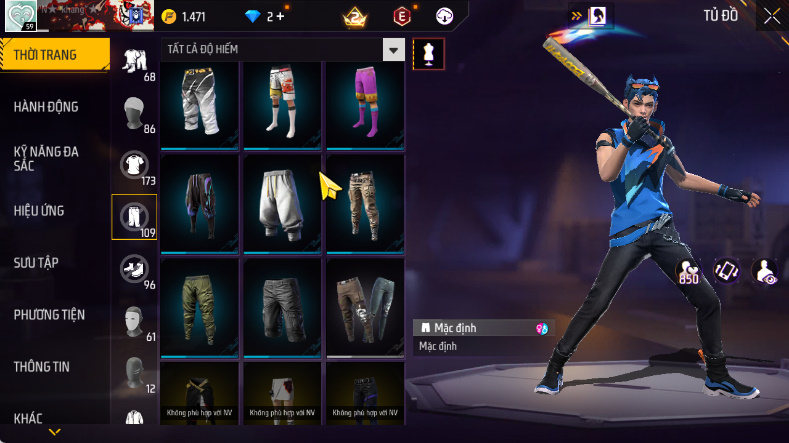The image size is (789, 443).
Task: Expand the TẤT CẢ ĐỘ HIẾM rarity dropdown
Action: click(x=394, y=50)
